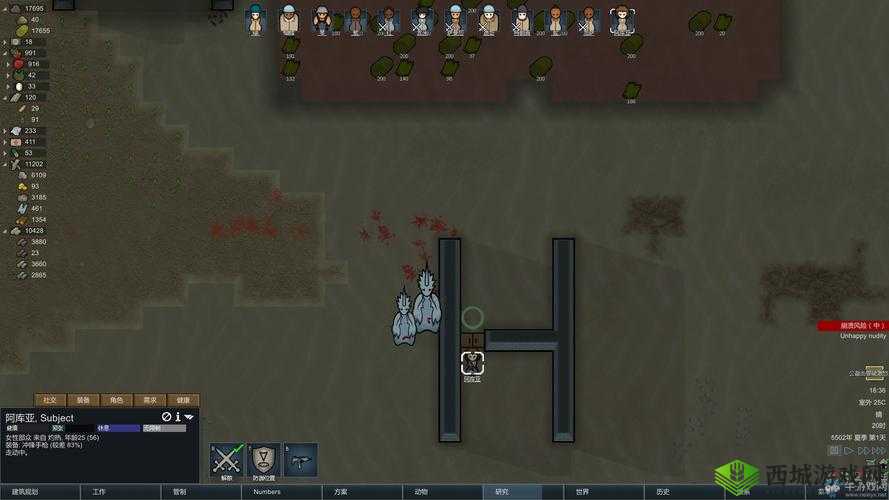Toggle the crossed-swords draft command

coord(226,459)
